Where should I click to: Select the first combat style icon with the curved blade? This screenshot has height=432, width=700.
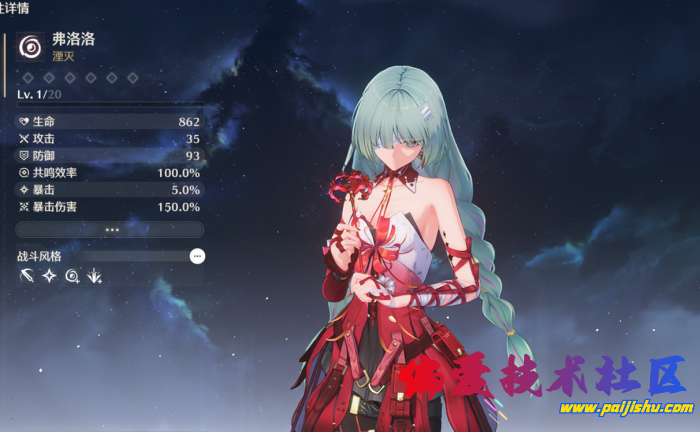(27, 276)
